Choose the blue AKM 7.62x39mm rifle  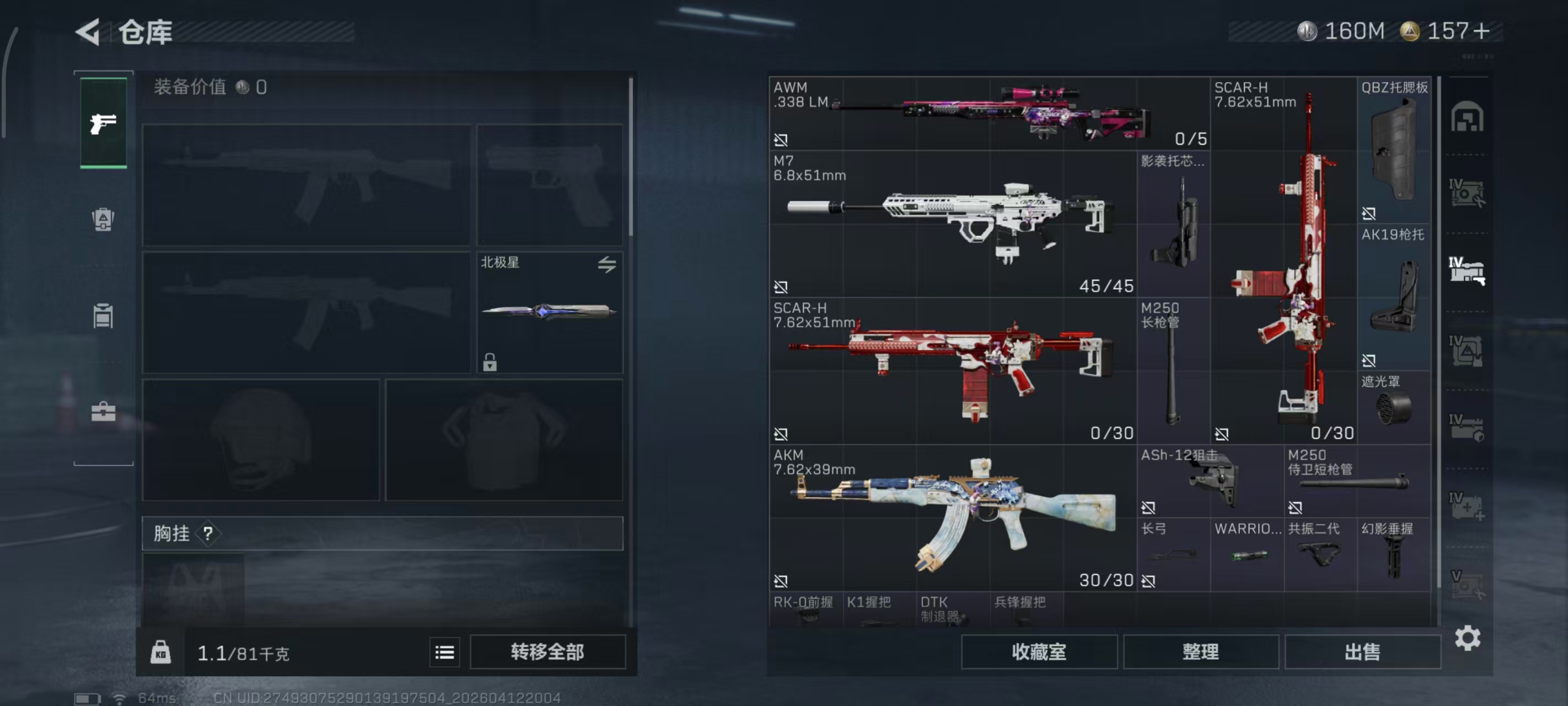(x=953, y=517)
